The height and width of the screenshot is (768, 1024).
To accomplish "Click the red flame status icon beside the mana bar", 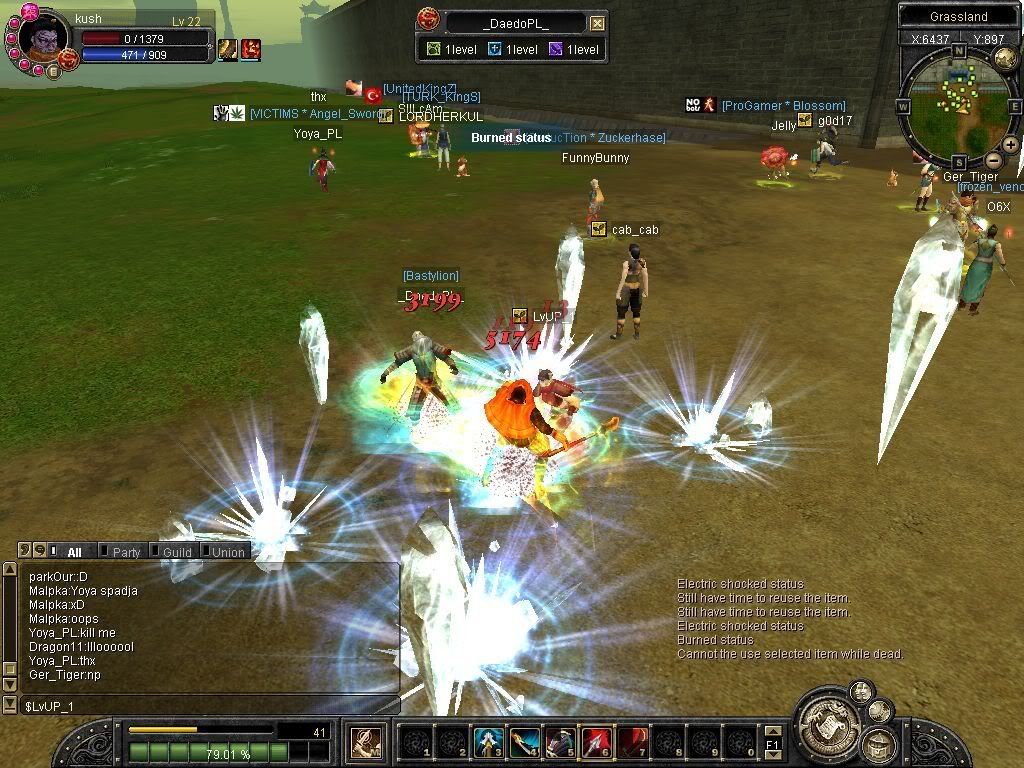I will pyautogui.click(x=250, y=49).
